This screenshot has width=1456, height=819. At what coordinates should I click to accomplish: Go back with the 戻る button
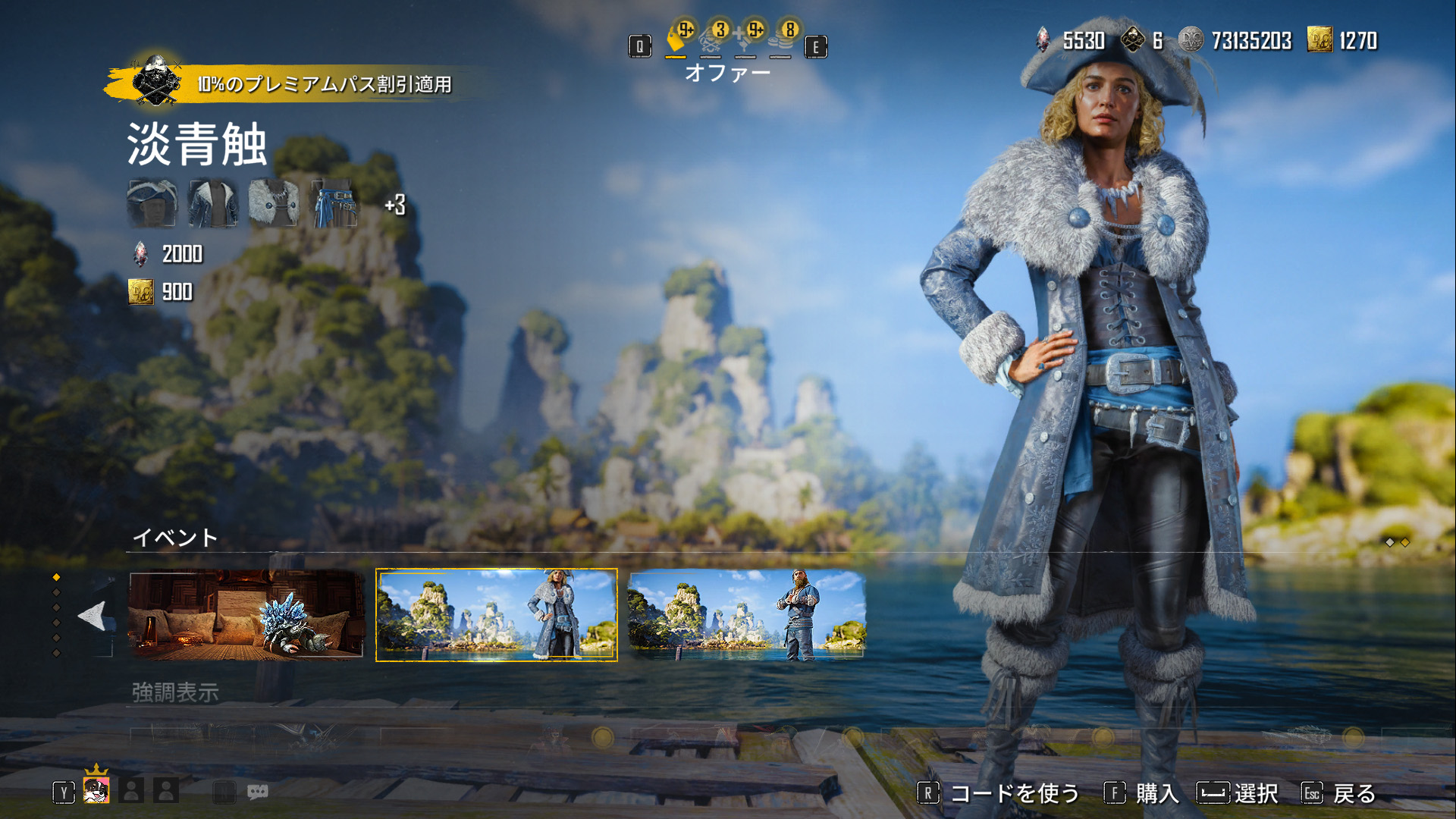[x=1339, y=793]
